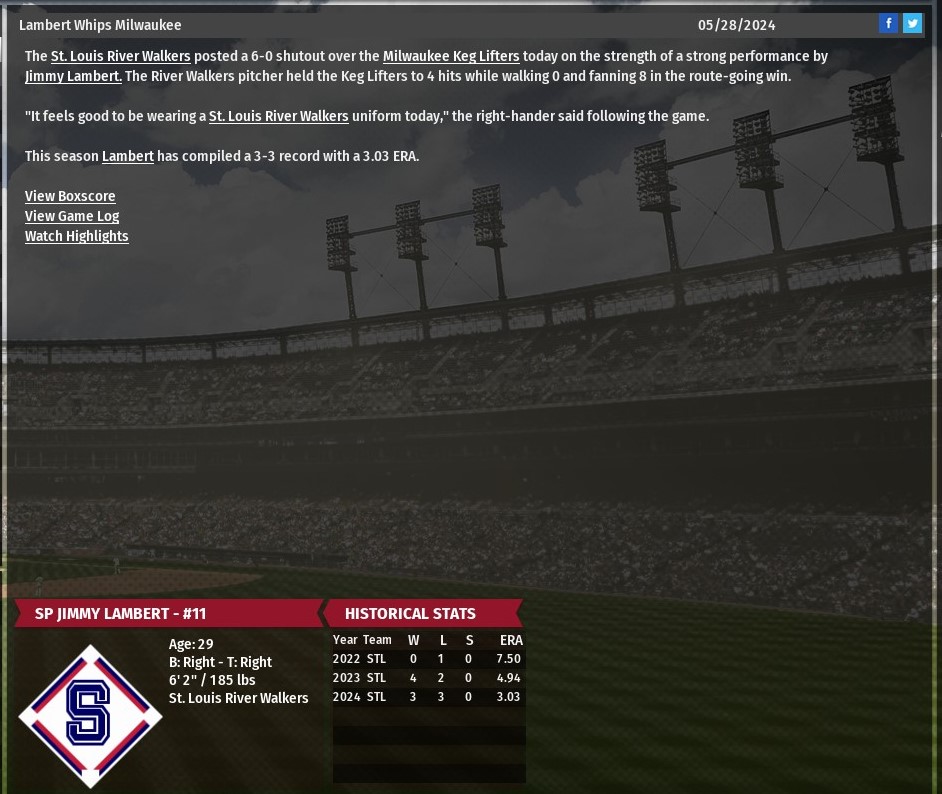Share the article on Twitter

pos(912,24)
